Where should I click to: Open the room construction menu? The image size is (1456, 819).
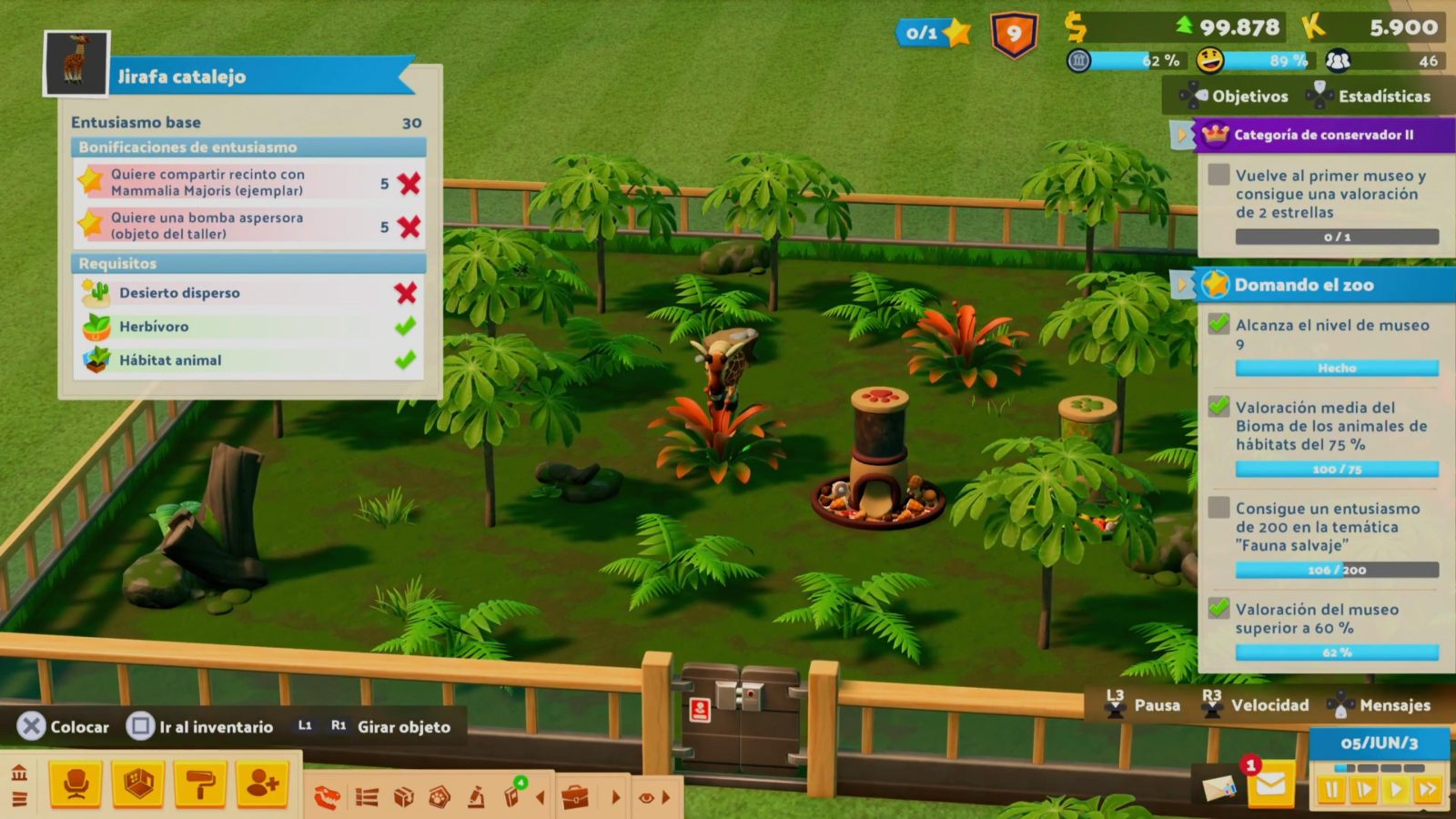coord(138,784)
